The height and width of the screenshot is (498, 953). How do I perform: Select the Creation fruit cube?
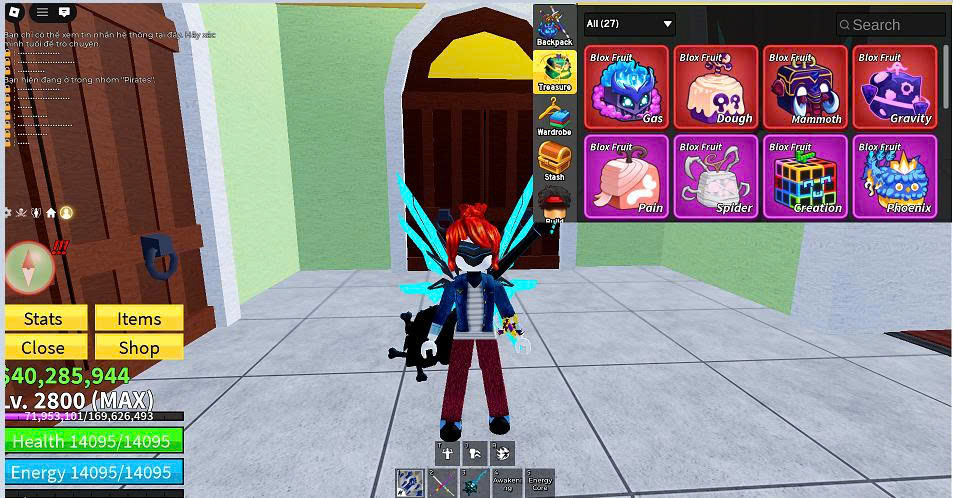(x=805, y=177)
